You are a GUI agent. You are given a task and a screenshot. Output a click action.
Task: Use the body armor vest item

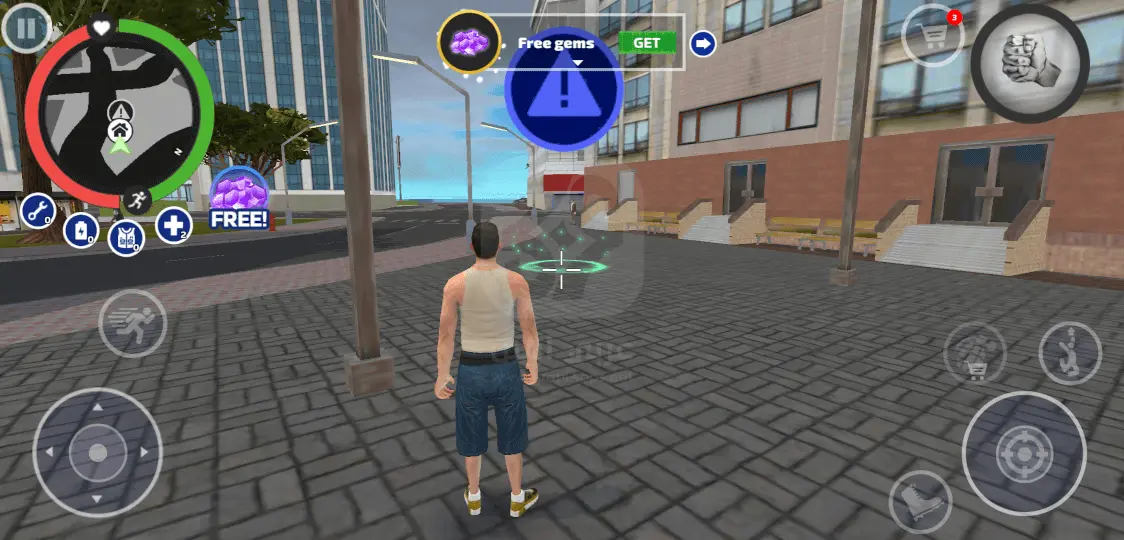(x=126, y=238)
